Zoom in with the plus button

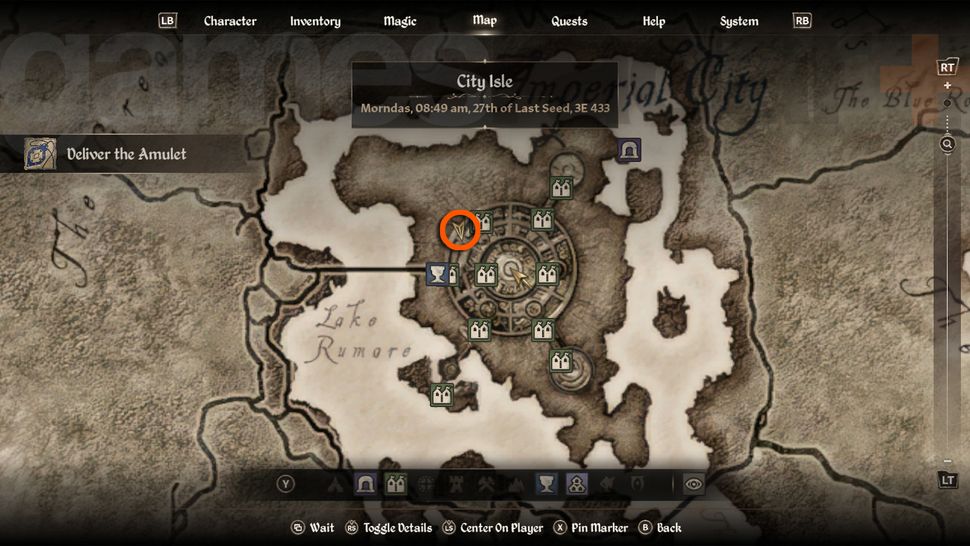(x=947, y=86)
